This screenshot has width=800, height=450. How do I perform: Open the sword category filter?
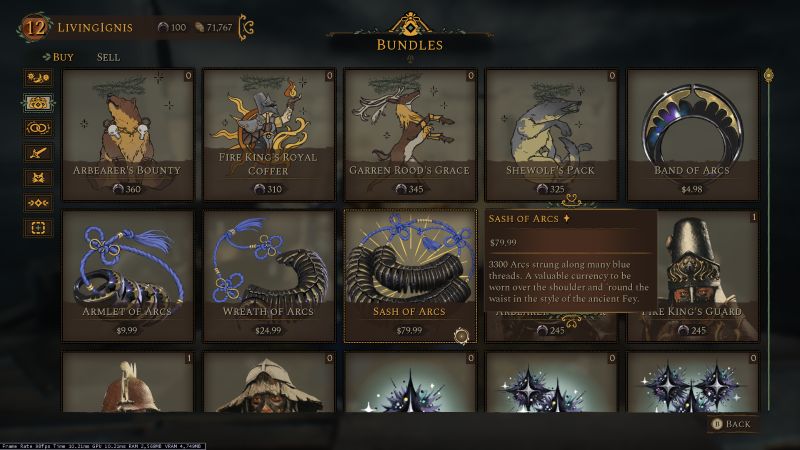38,153
